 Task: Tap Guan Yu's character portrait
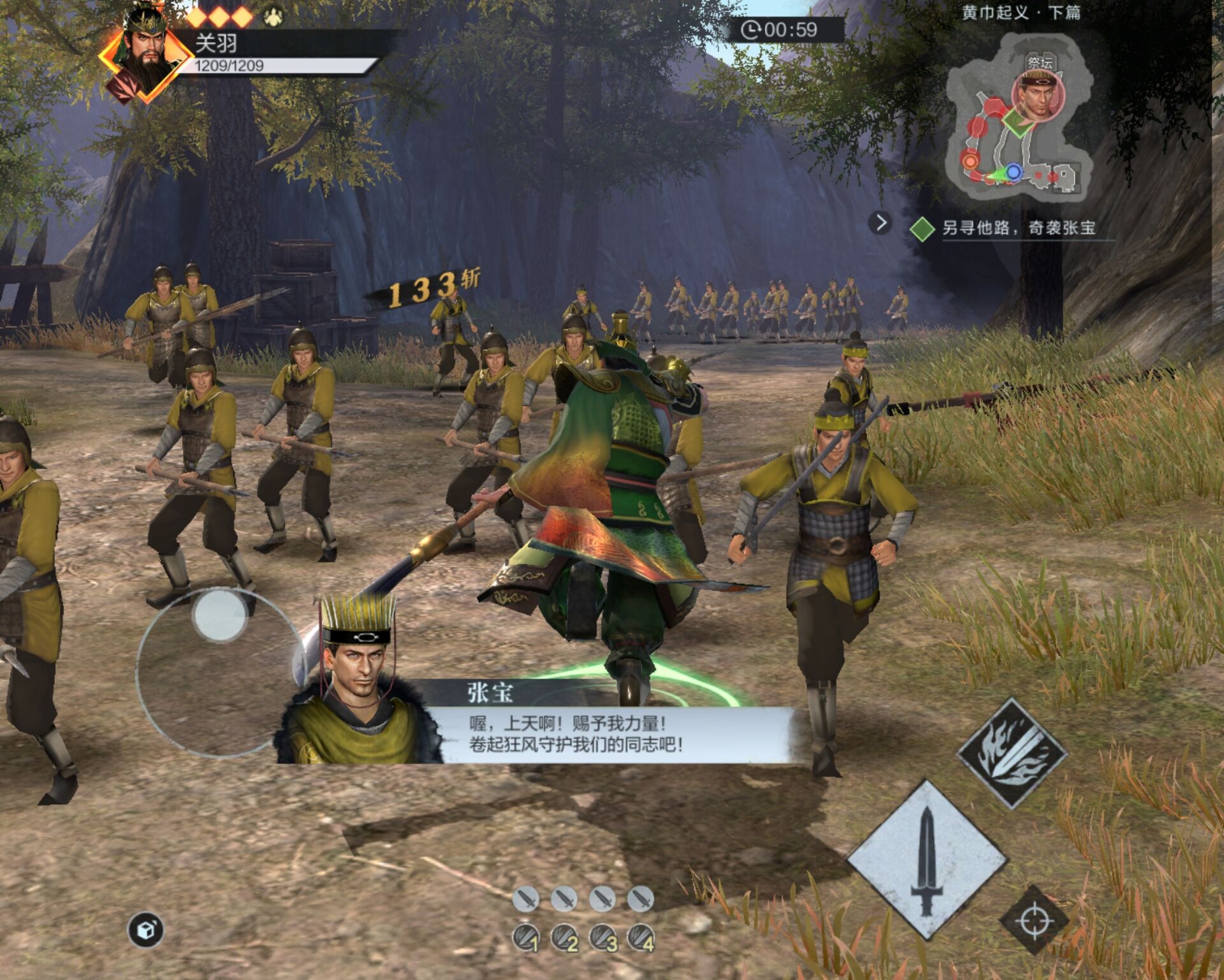146,55
